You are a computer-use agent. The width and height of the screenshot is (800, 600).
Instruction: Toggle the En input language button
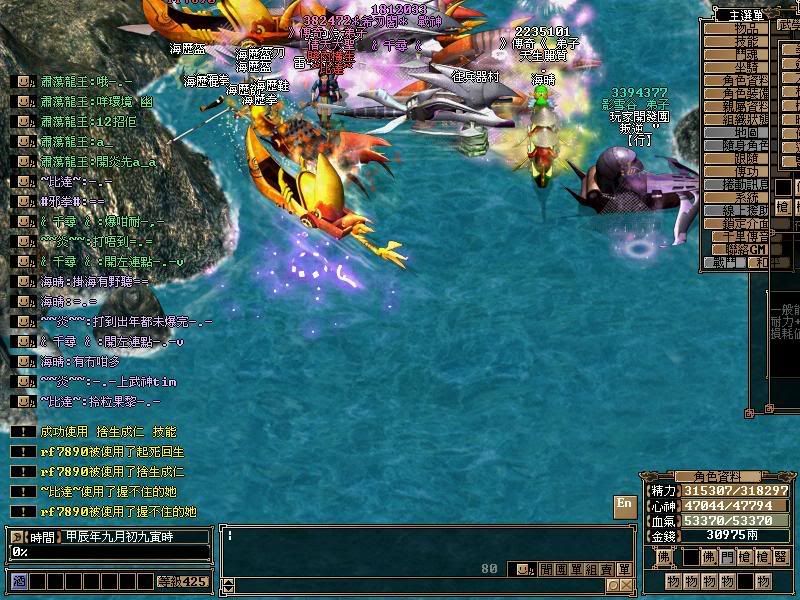(x=624, y=505)
